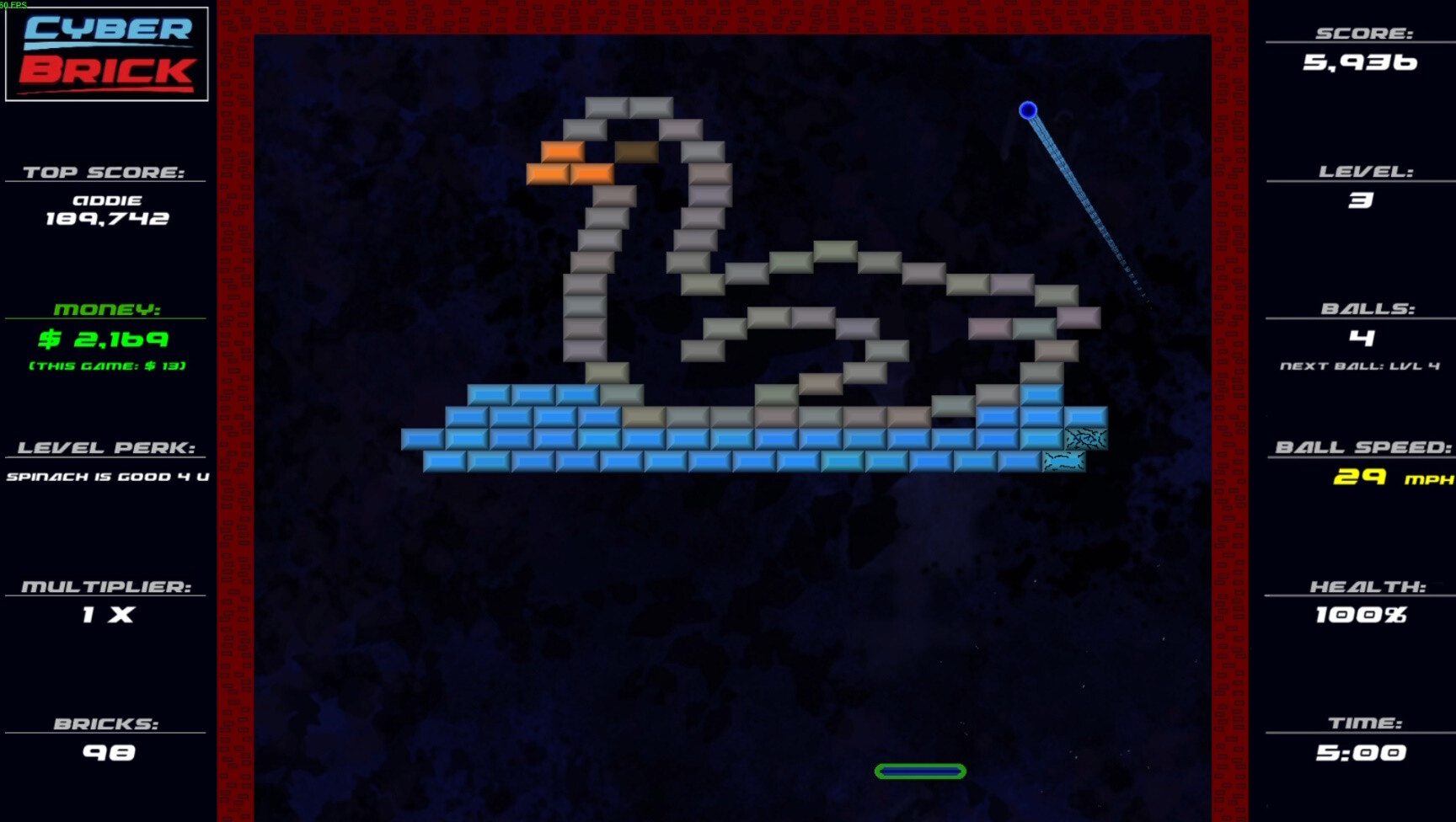Click the blue ball near the top right

(1027, 109)
